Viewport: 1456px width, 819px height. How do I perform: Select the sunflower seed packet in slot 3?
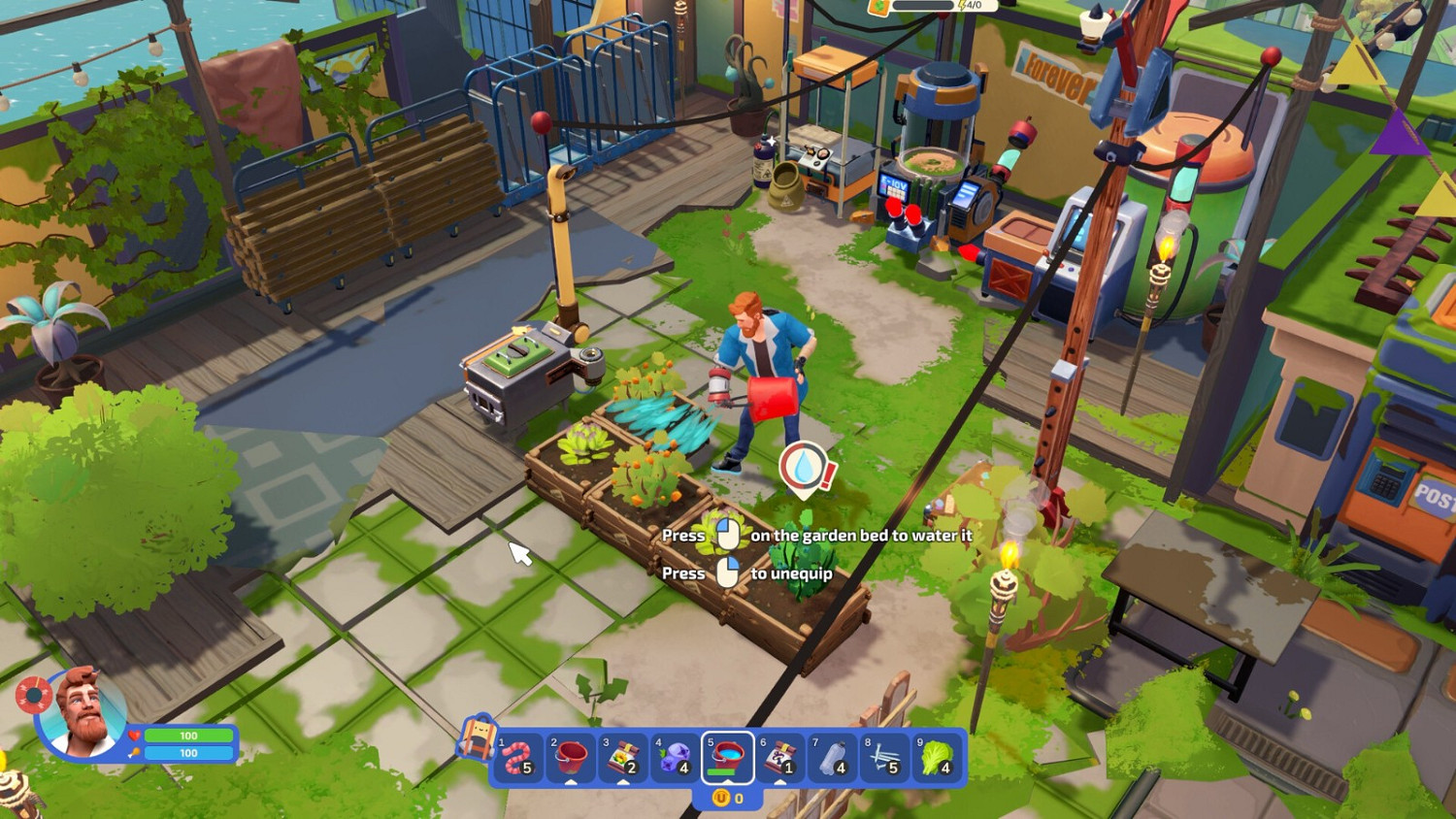click(x=622, y=757)
